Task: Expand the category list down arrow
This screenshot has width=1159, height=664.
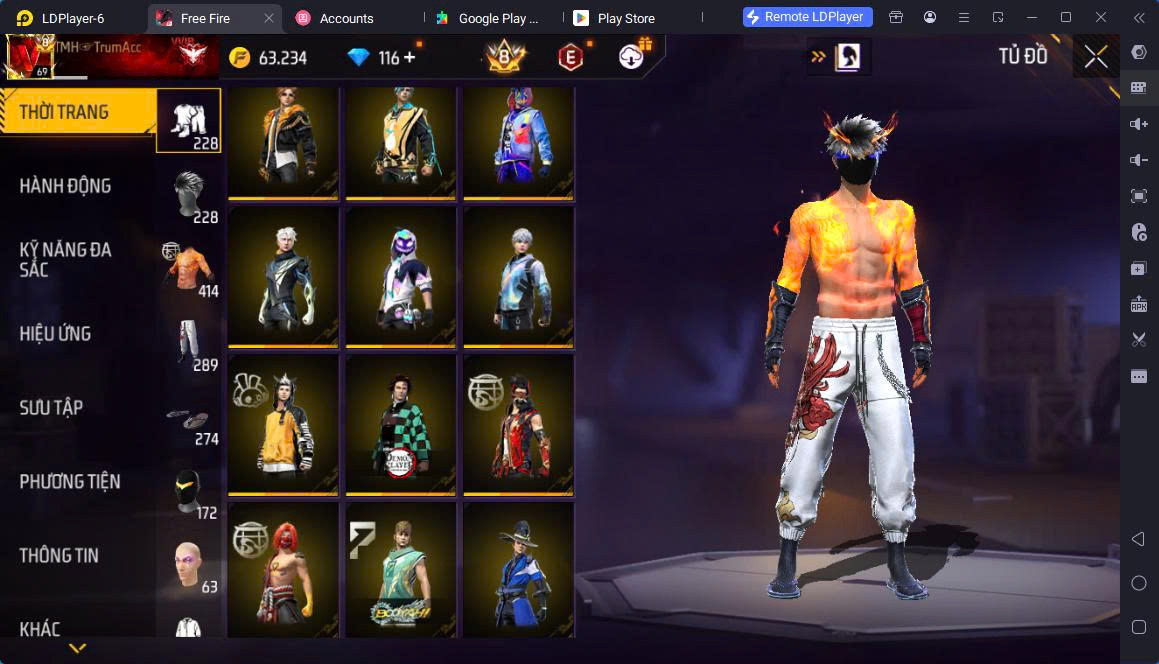Action: pos(77,649)
